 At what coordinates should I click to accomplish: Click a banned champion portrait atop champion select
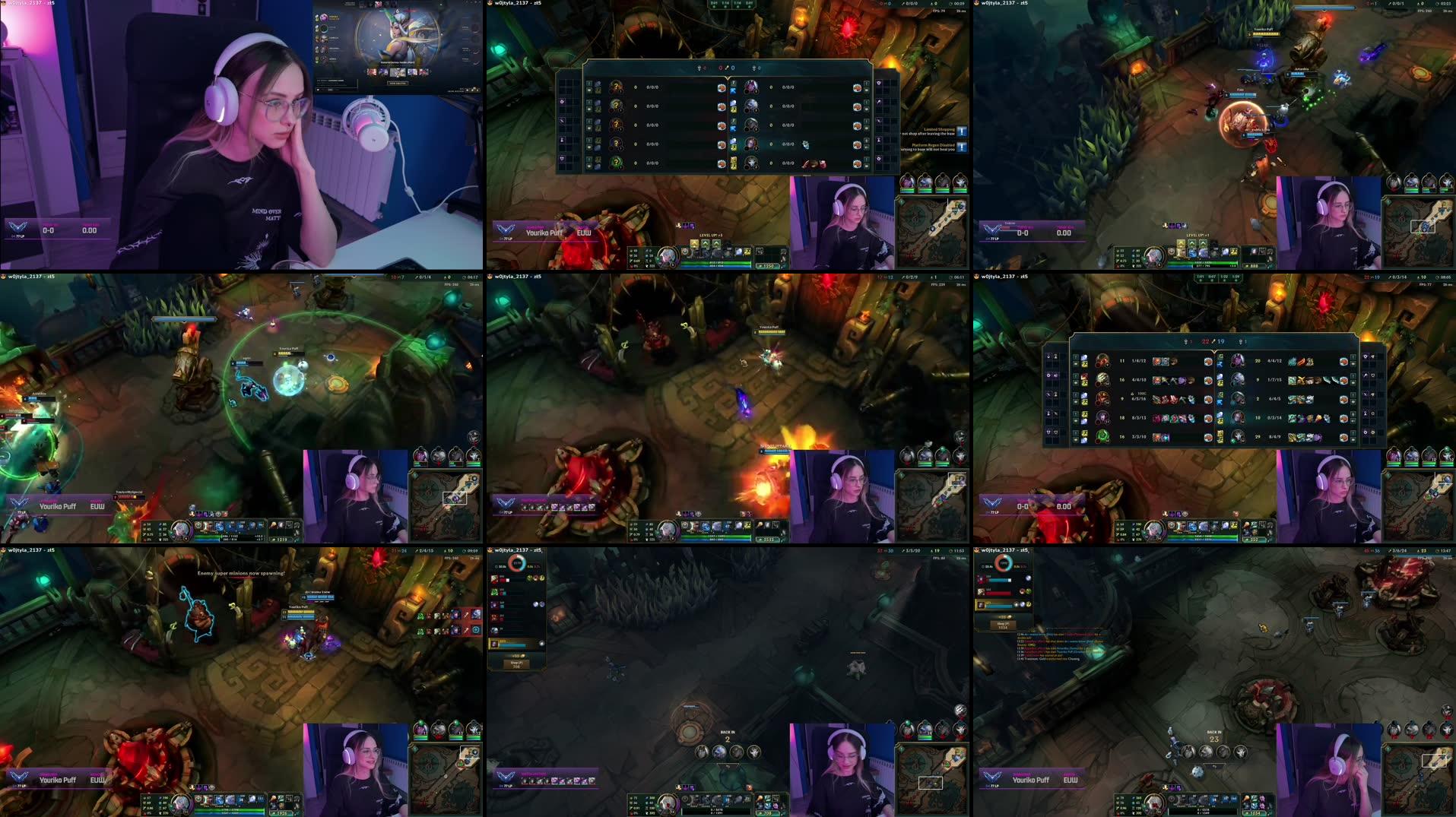378,5
